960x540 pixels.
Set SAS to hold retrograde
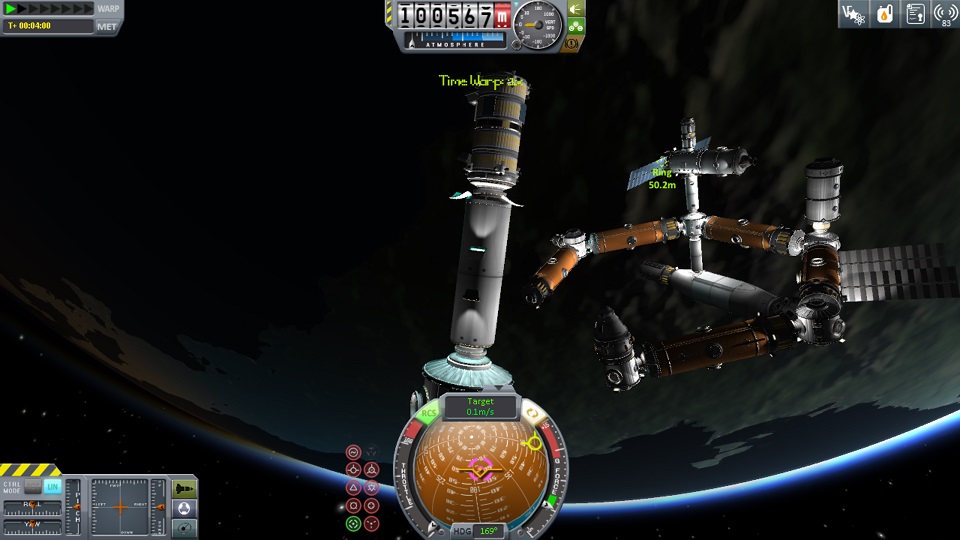[372, 469]
